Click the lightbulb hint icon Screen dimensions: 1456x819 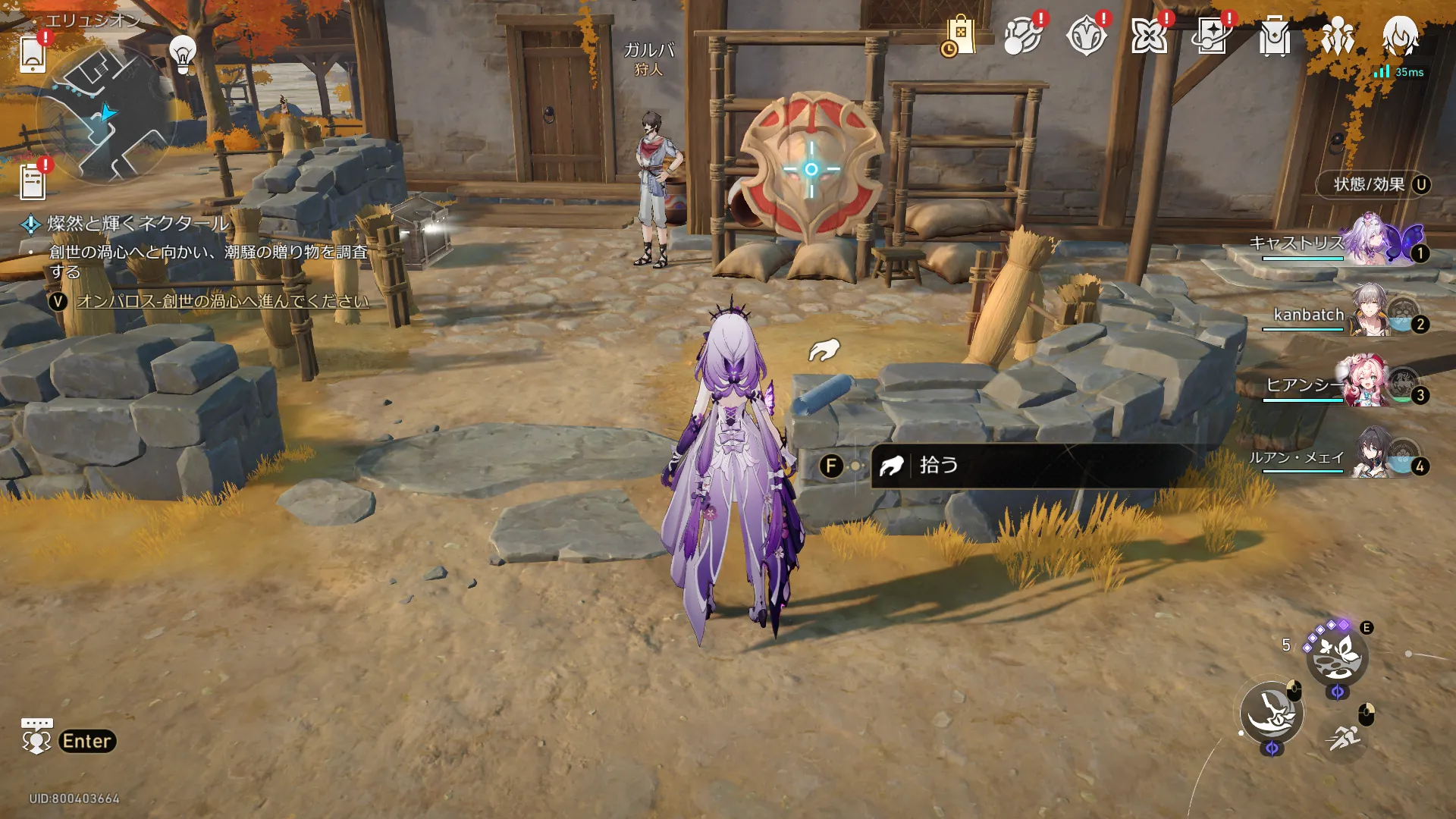(183, 53)
